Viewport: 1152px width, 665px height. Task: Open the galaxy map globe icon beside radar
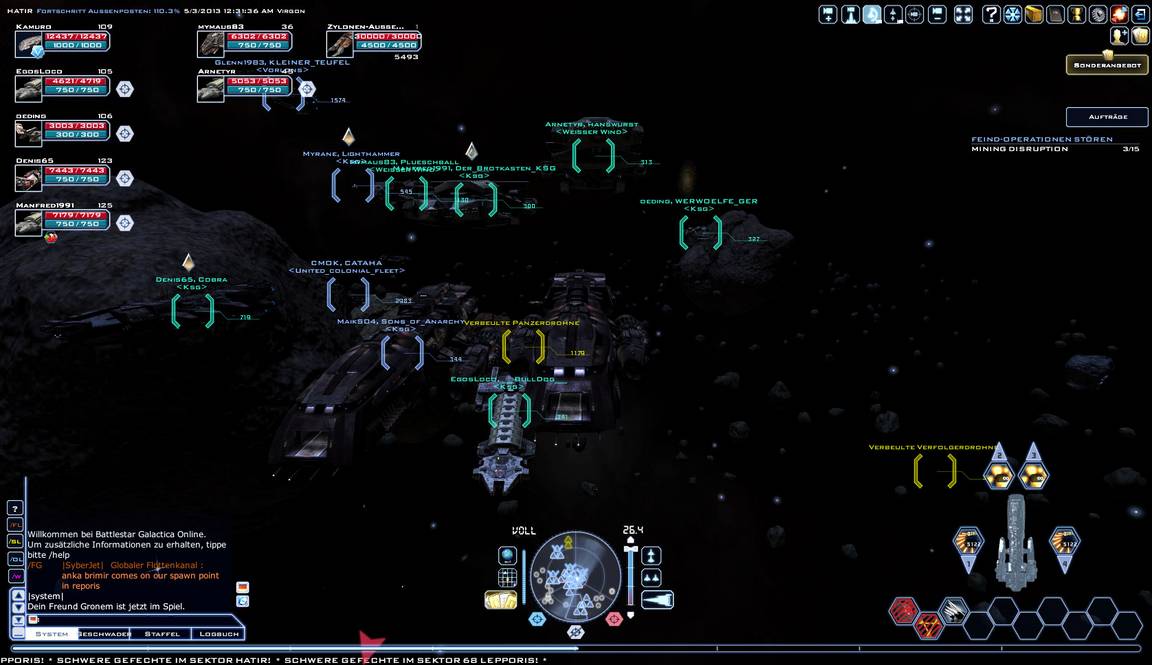(507, 556)
